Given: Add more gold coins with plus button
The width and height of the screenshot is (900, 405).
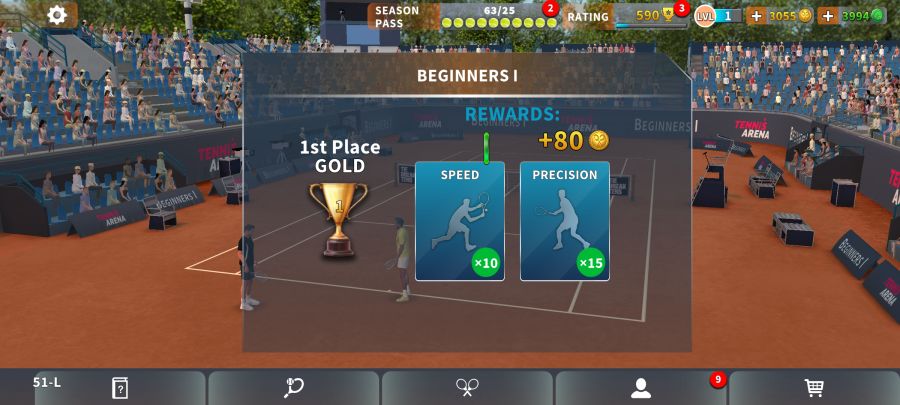Looking at the screenshot, I should coord(756,16).
